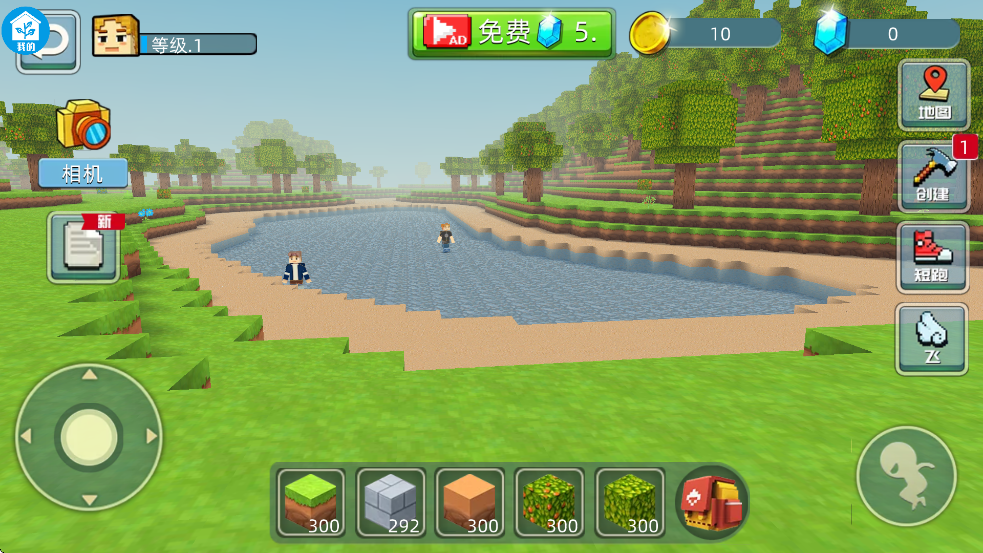Toggle sprint (短跑) sneaker button
The image size is (983, 553).
click(x=932, y=257)
